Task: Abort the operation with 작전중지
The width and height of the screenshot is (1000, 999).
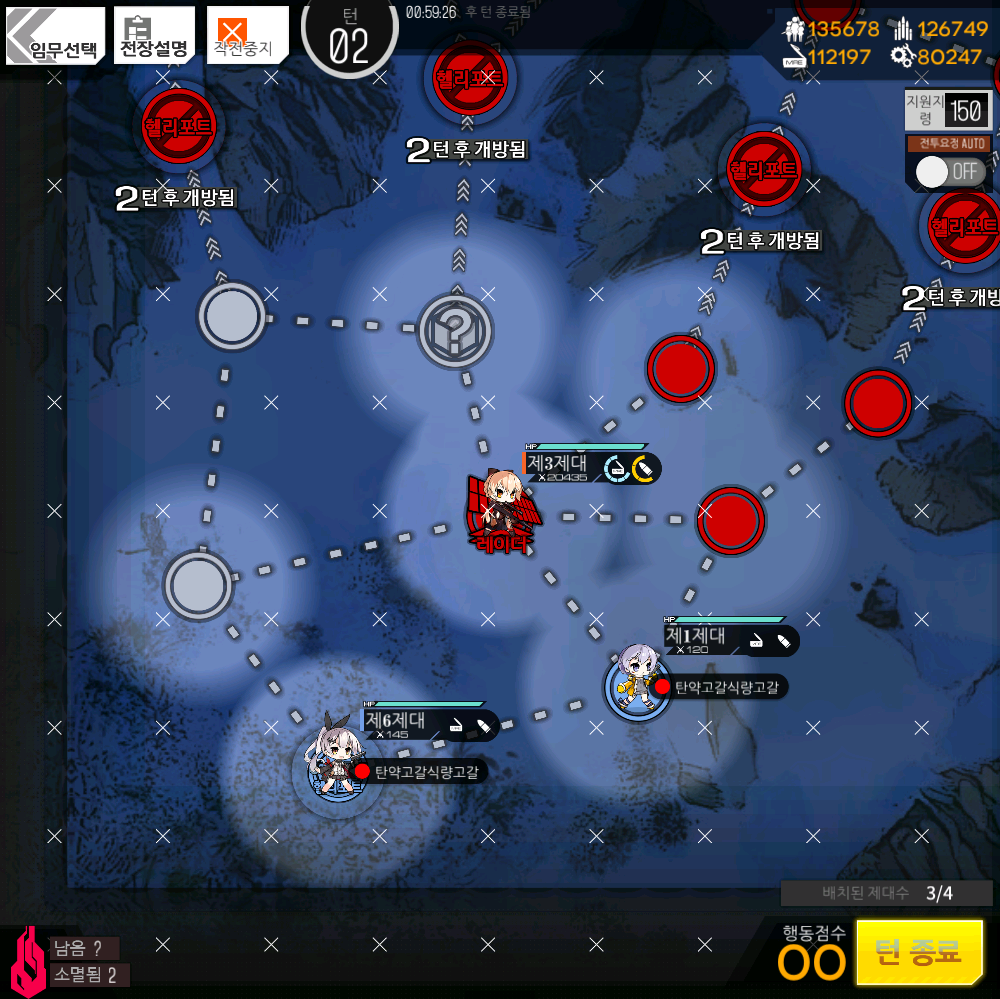Action: (x=247, y=36)
